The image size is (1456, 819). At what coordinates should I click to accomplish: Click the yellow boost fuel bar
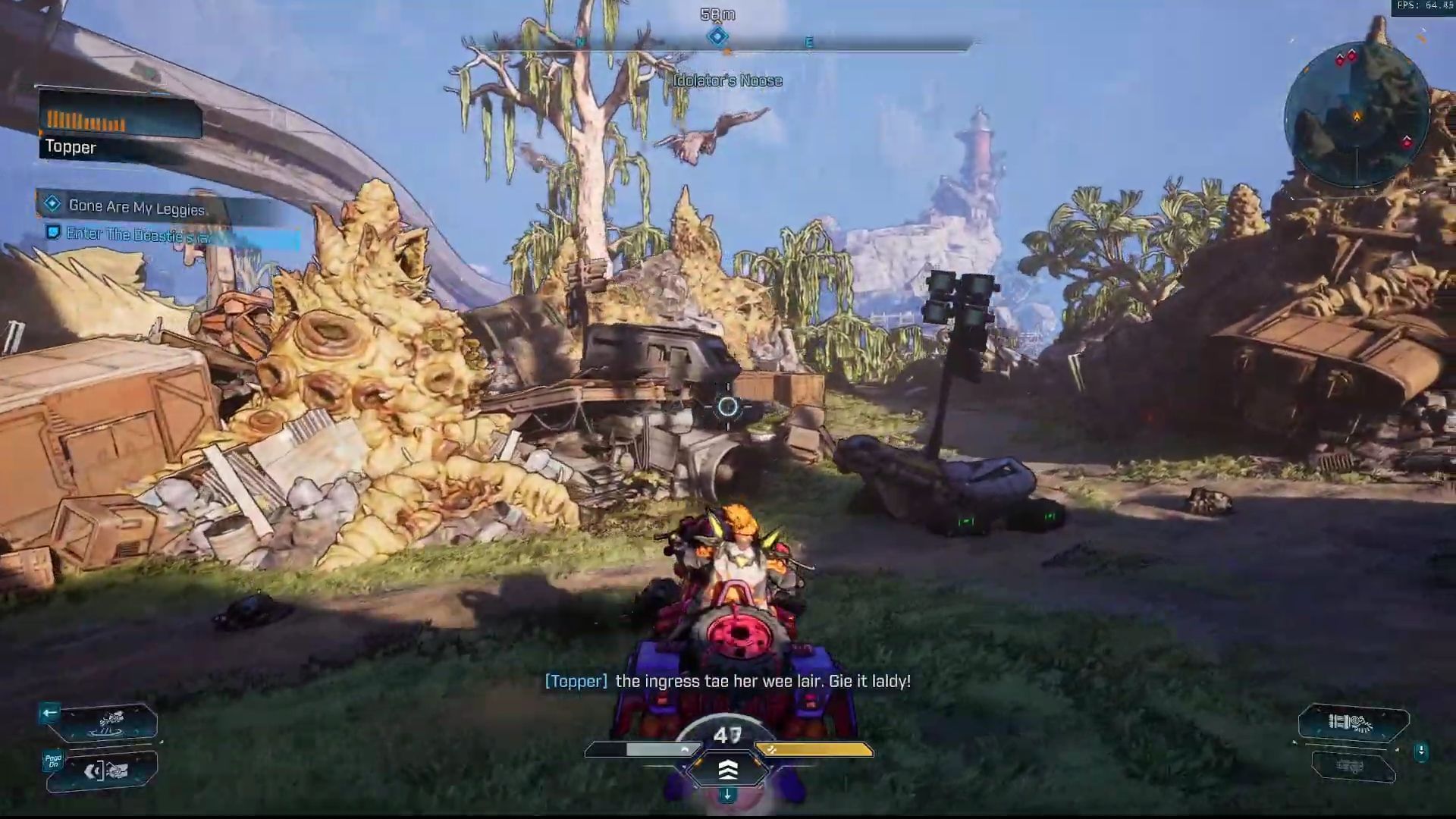pyautogui.click(x=810, y=751)
